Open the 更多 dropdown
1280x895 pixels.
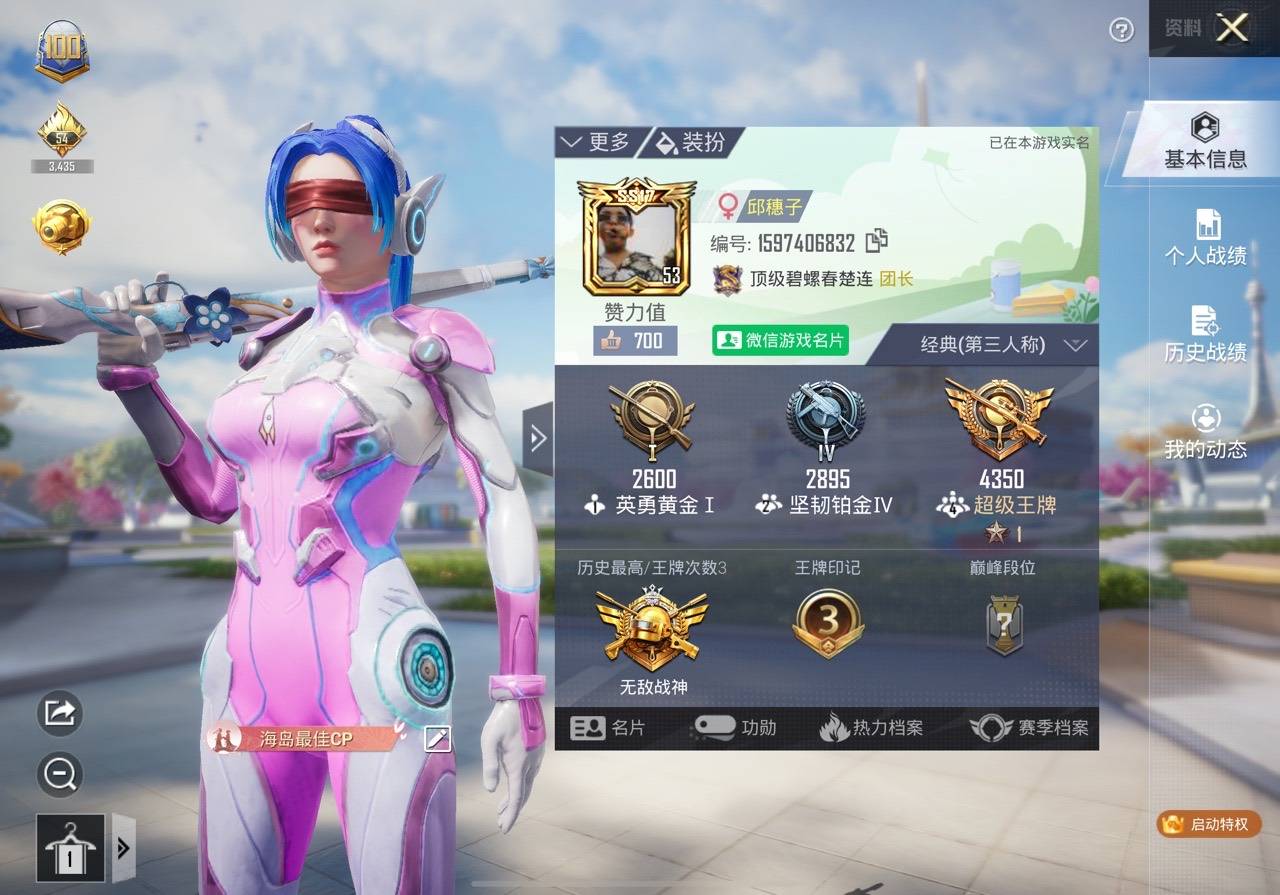597,142
